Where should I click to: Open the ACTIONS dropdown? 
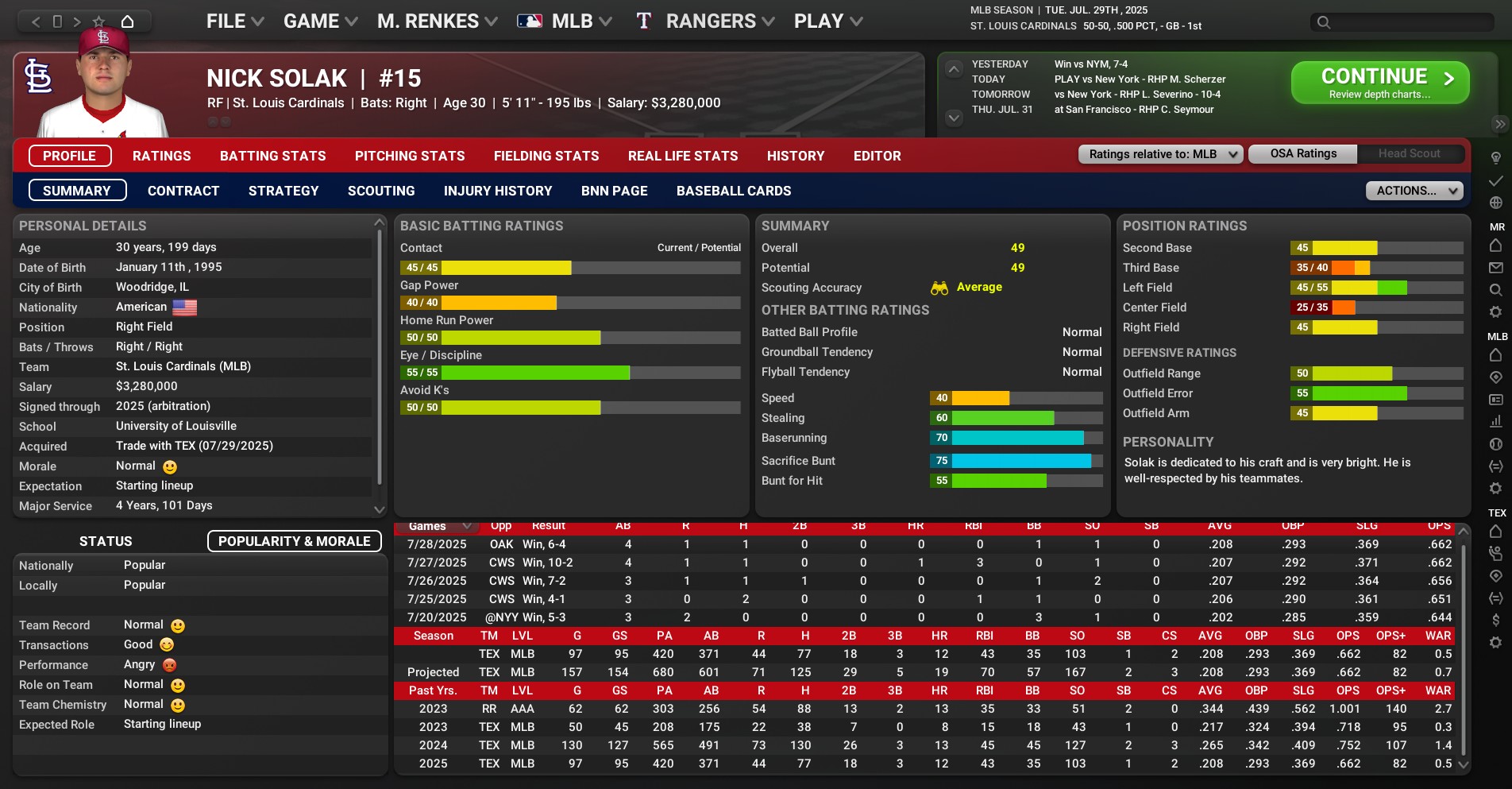click(1414, 191)
